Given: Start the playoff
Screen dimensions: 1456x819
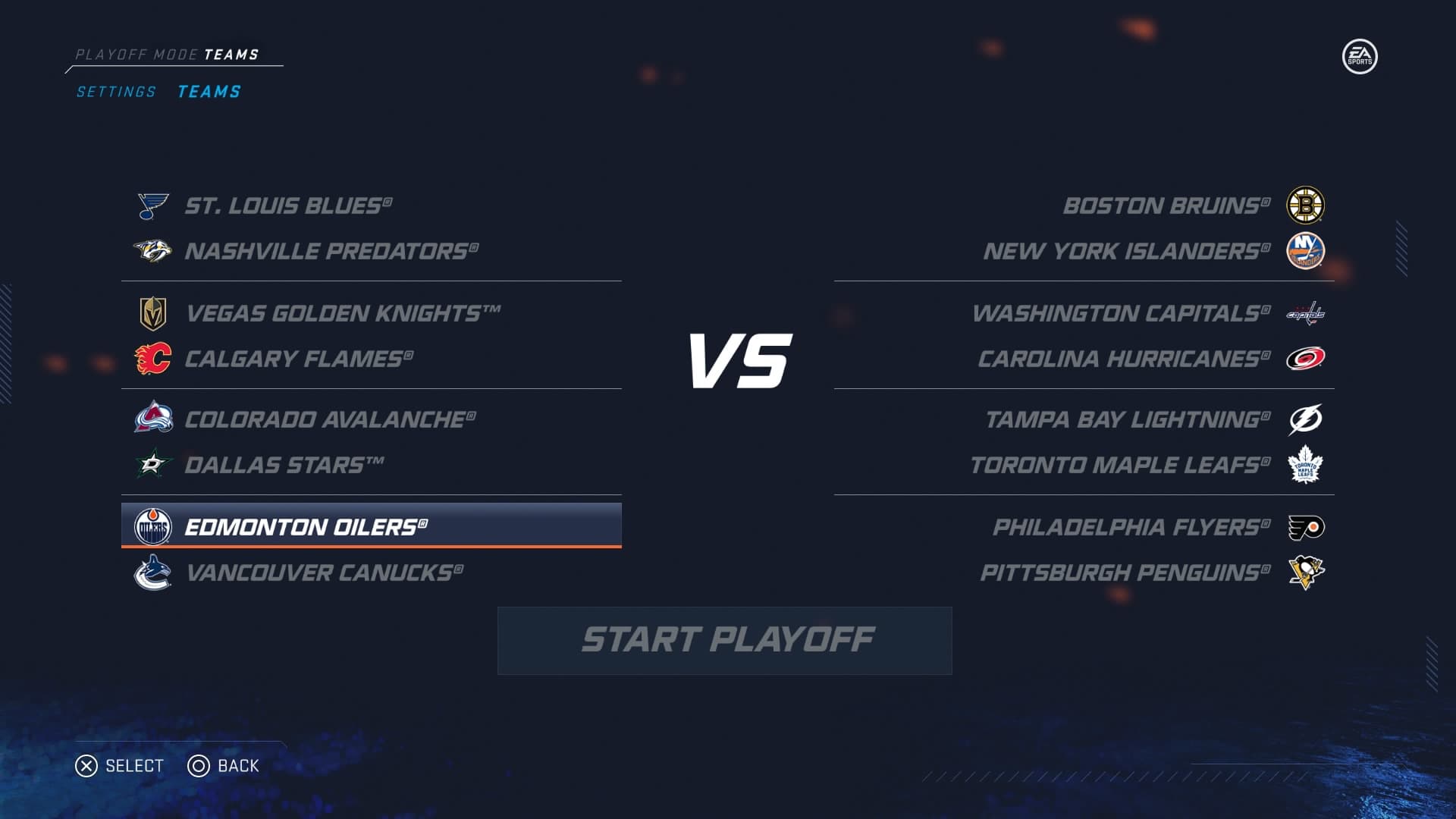Looking at the screenshot, I should click(x=725, y=640).
